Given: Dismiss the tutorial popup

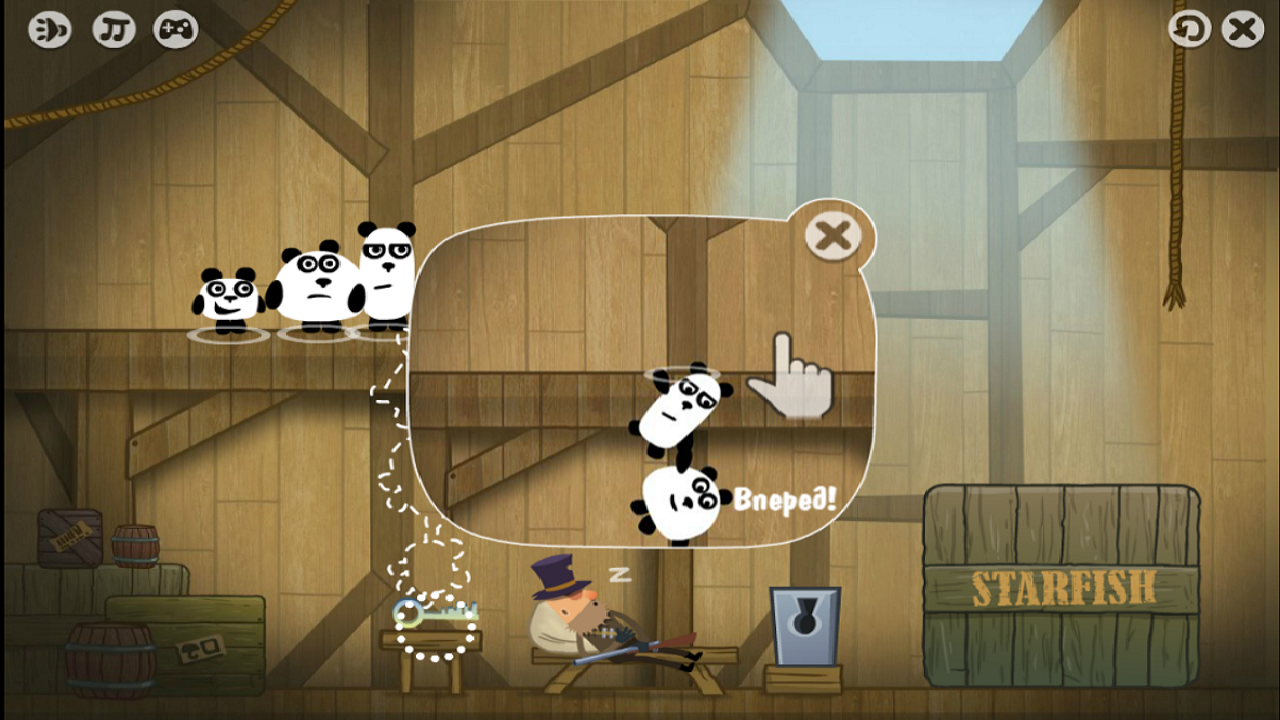Looking at the screenshot, I should tap(831, 233).
